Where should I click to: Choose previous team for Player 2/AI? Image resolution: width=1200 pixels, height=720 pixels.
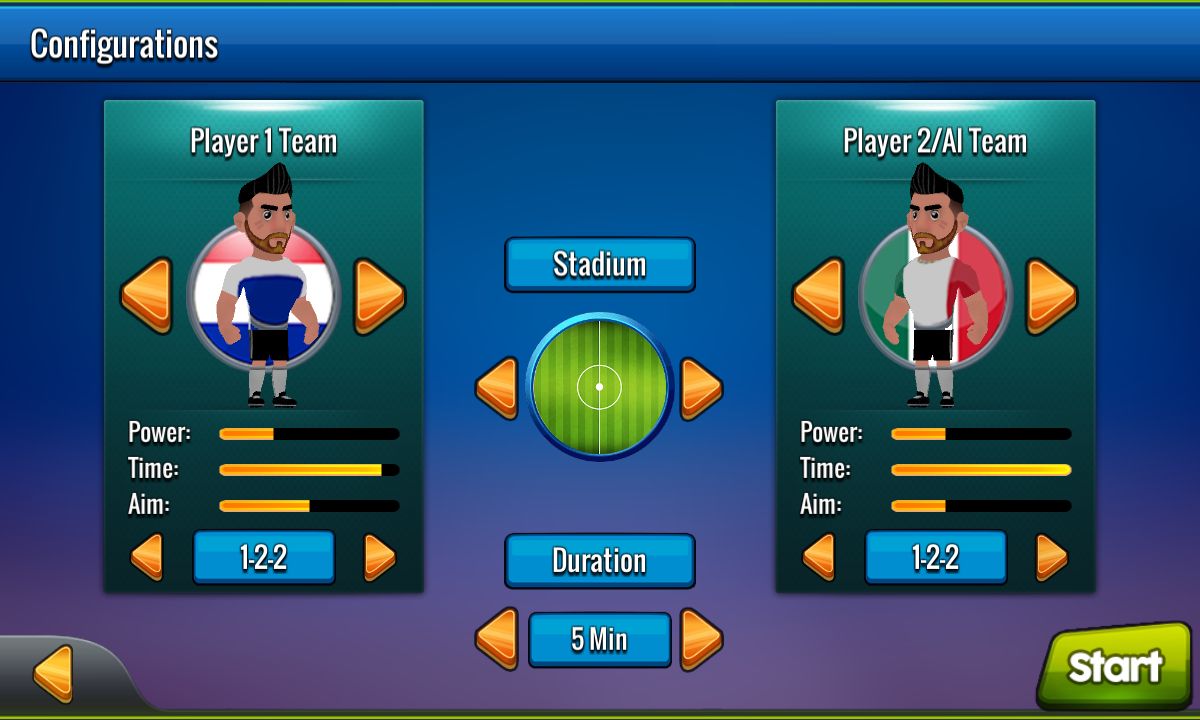818,295
